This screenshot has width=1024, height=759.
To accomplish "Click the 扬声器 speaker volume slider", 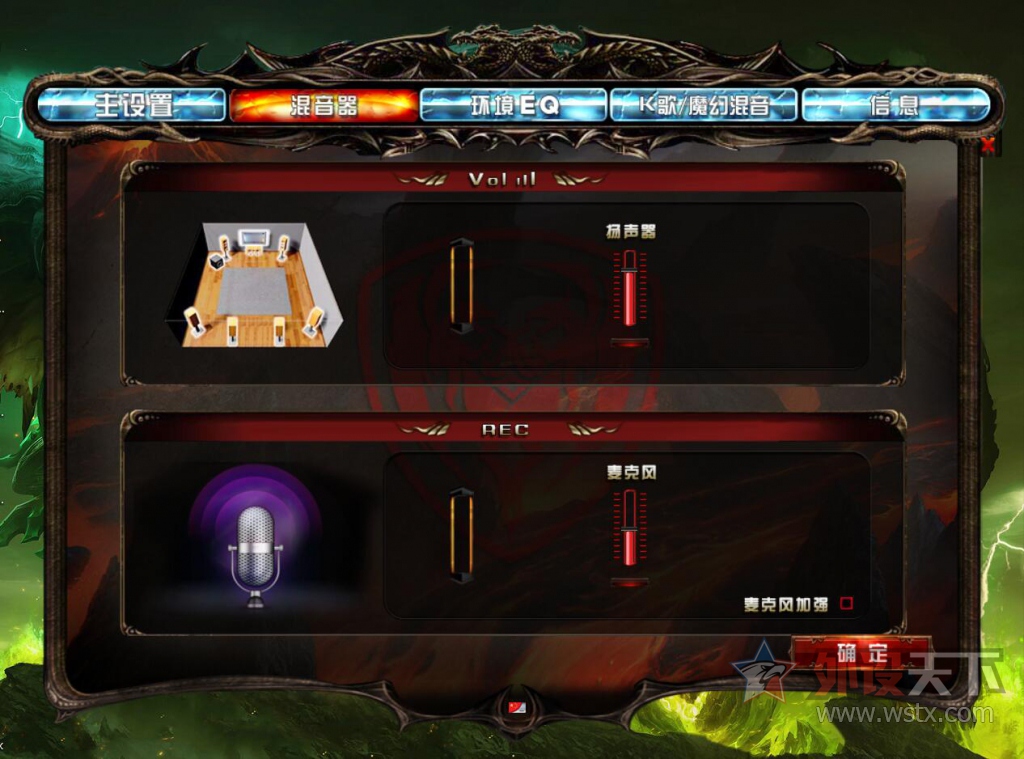I will (630, 290).
